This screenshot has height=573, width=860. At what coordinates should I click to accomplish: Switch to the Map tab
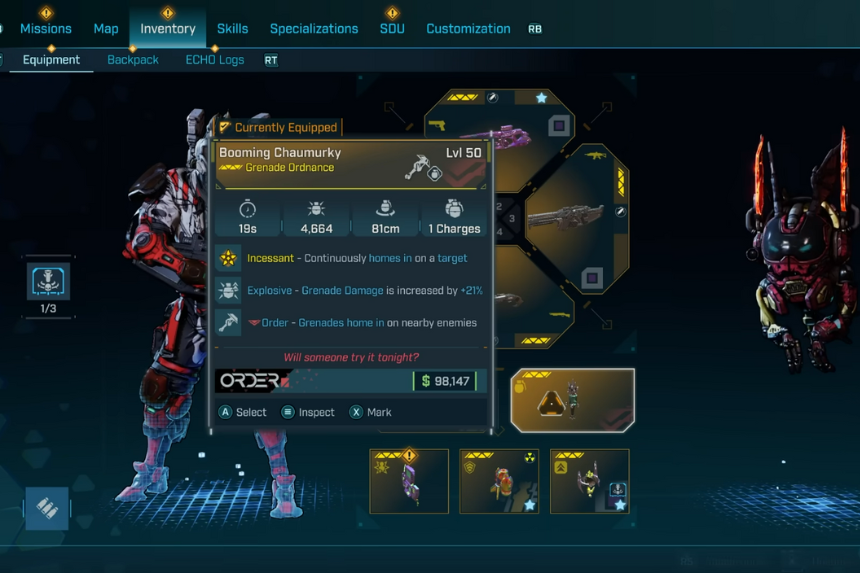click(x=106, y=29)
